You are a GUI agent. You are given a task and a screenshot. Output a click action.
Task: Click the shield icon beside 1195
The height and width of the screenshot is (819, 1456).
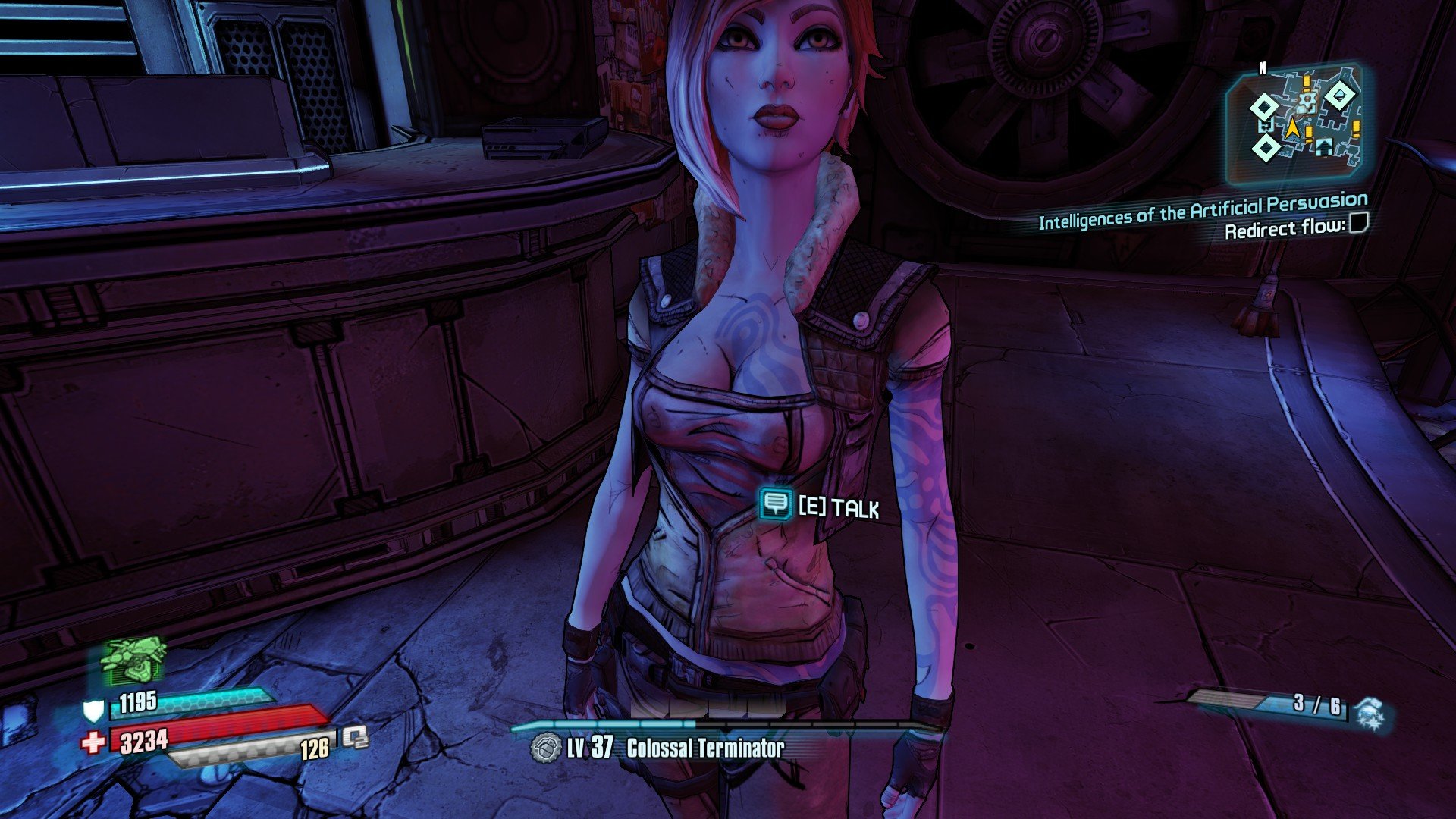click(x=93, y=711)
